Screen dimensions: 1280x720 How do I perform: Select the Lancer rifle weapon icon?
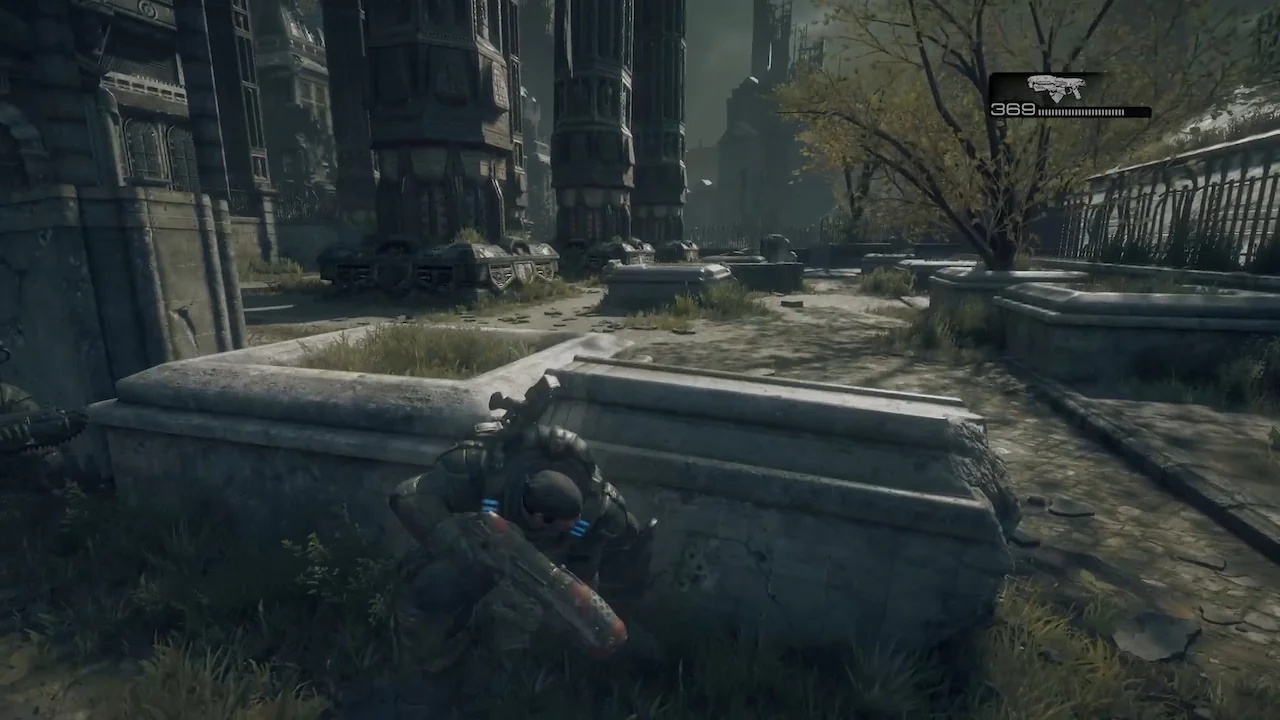tap(1055, 87)
